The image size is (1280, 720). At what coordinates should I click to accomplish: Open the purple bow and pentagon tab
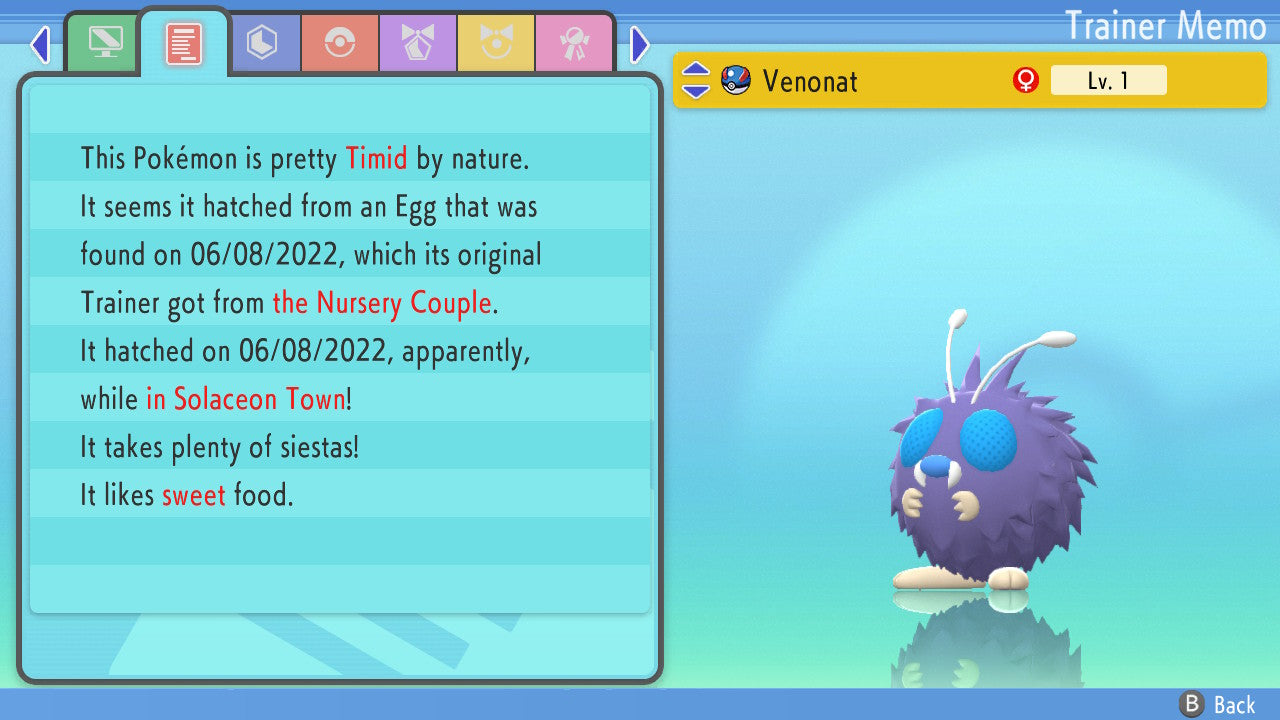pos(418,43)
